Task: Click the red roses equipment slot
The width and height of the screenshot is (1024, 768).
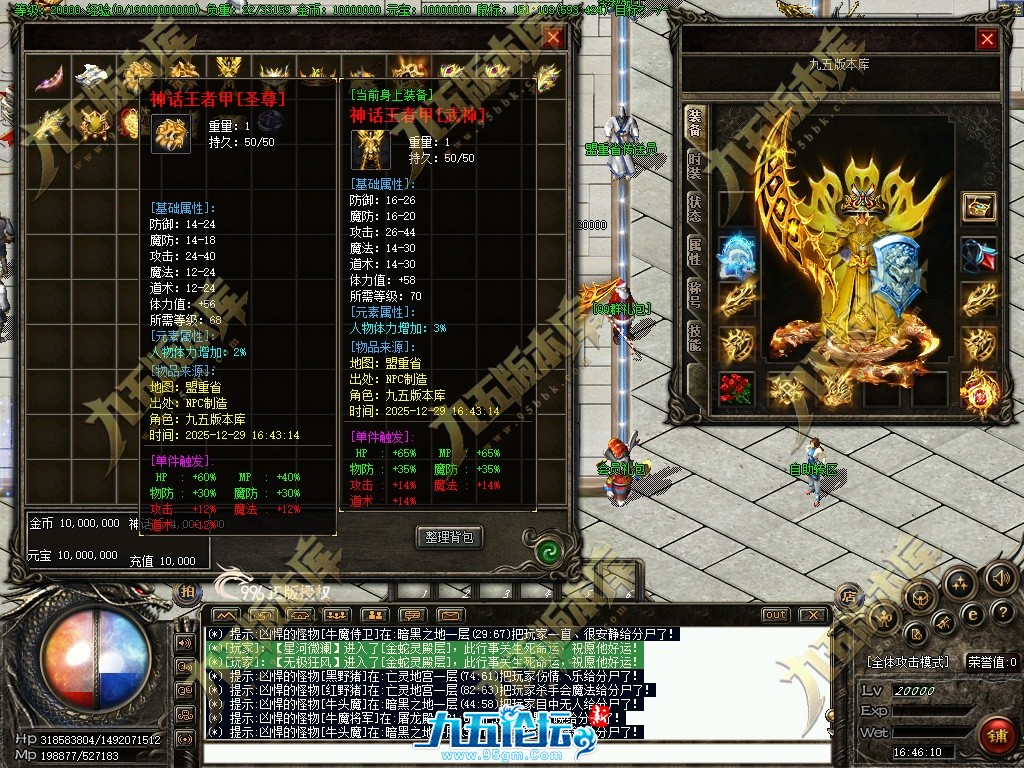Action: coord(737,389)
